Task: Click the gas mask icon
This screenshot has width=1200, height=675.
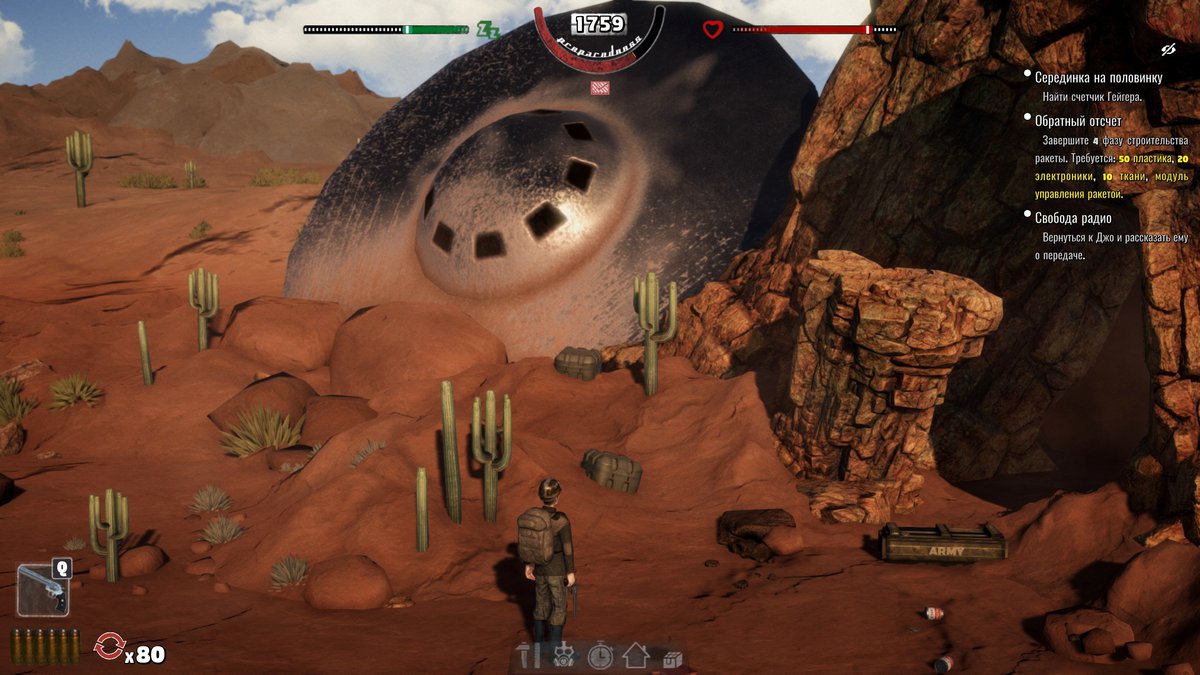Action: (x=563, y=656)
